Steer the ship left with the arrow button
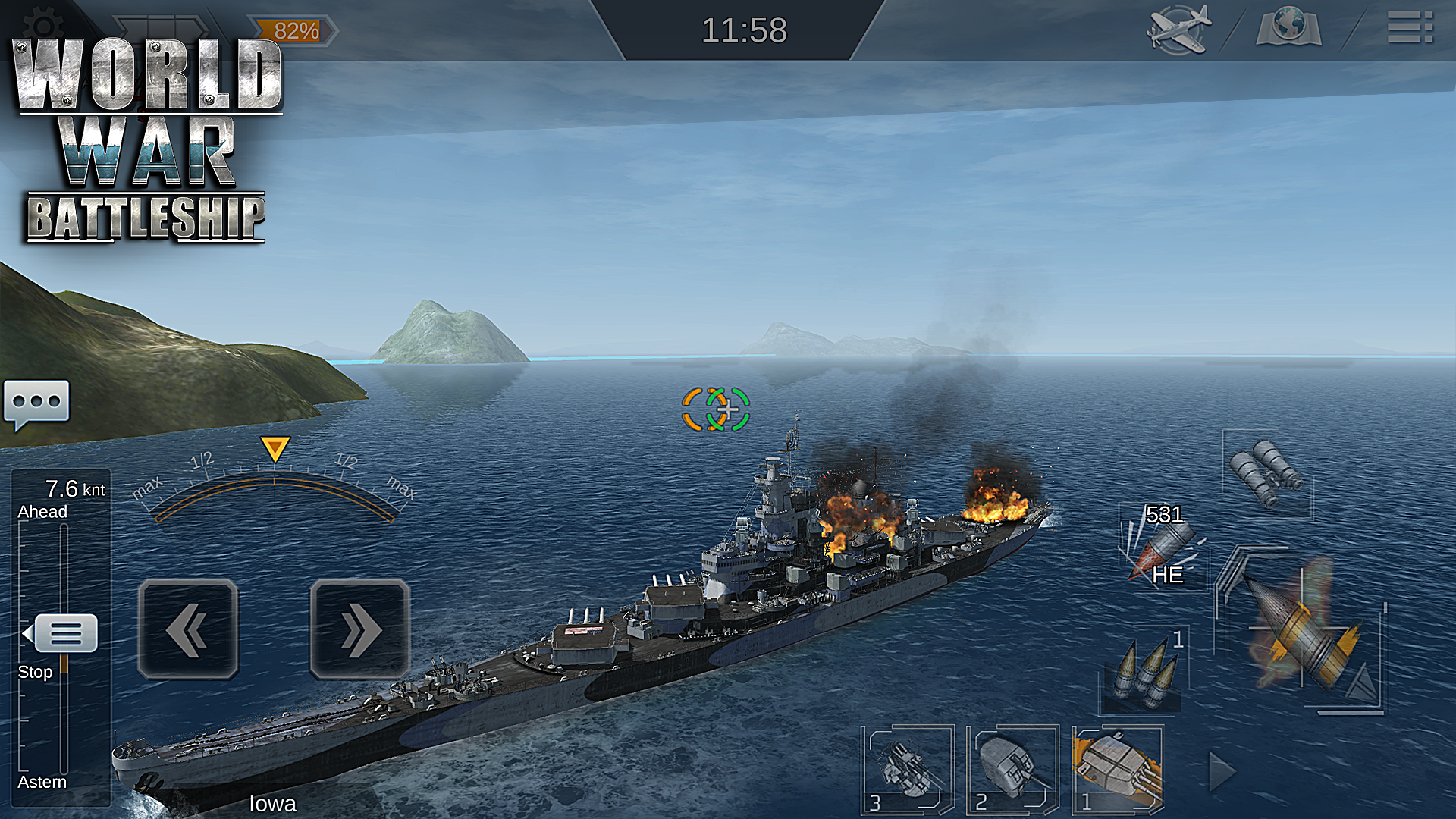The image size is (1456, 819). click(x=188, y=629)
